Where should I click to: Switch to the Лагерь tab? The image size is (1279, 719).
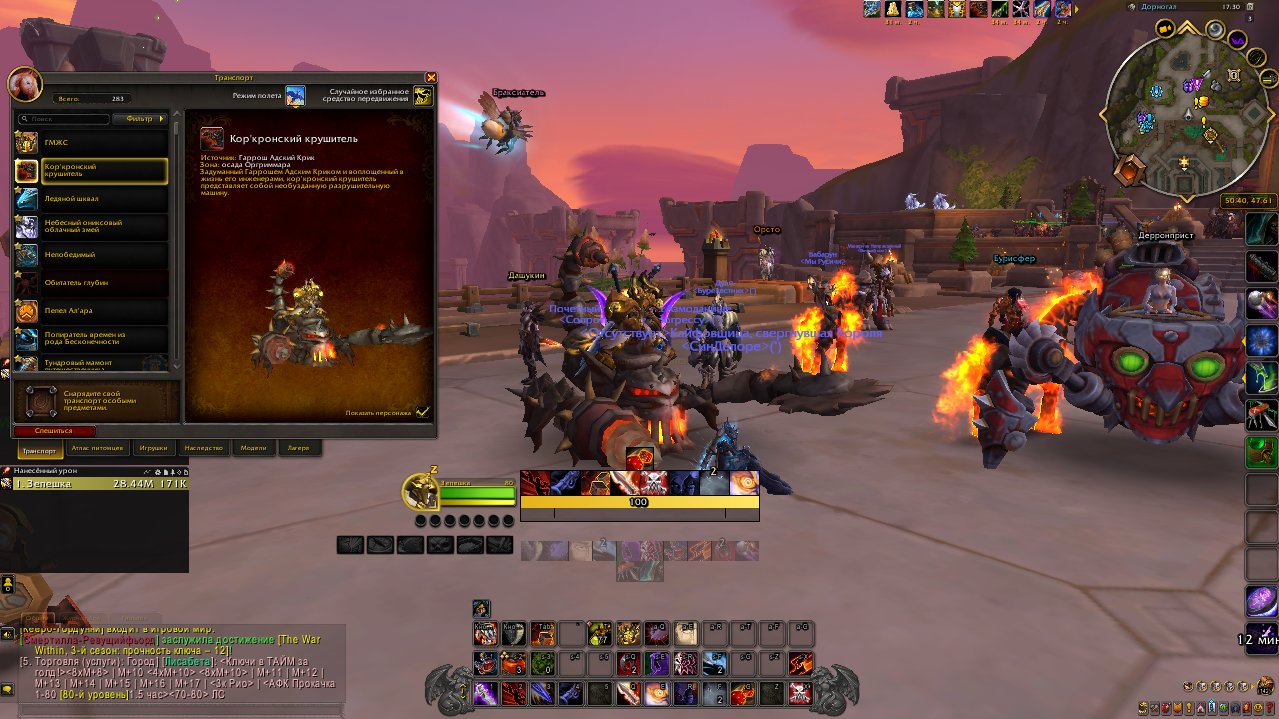299,448
